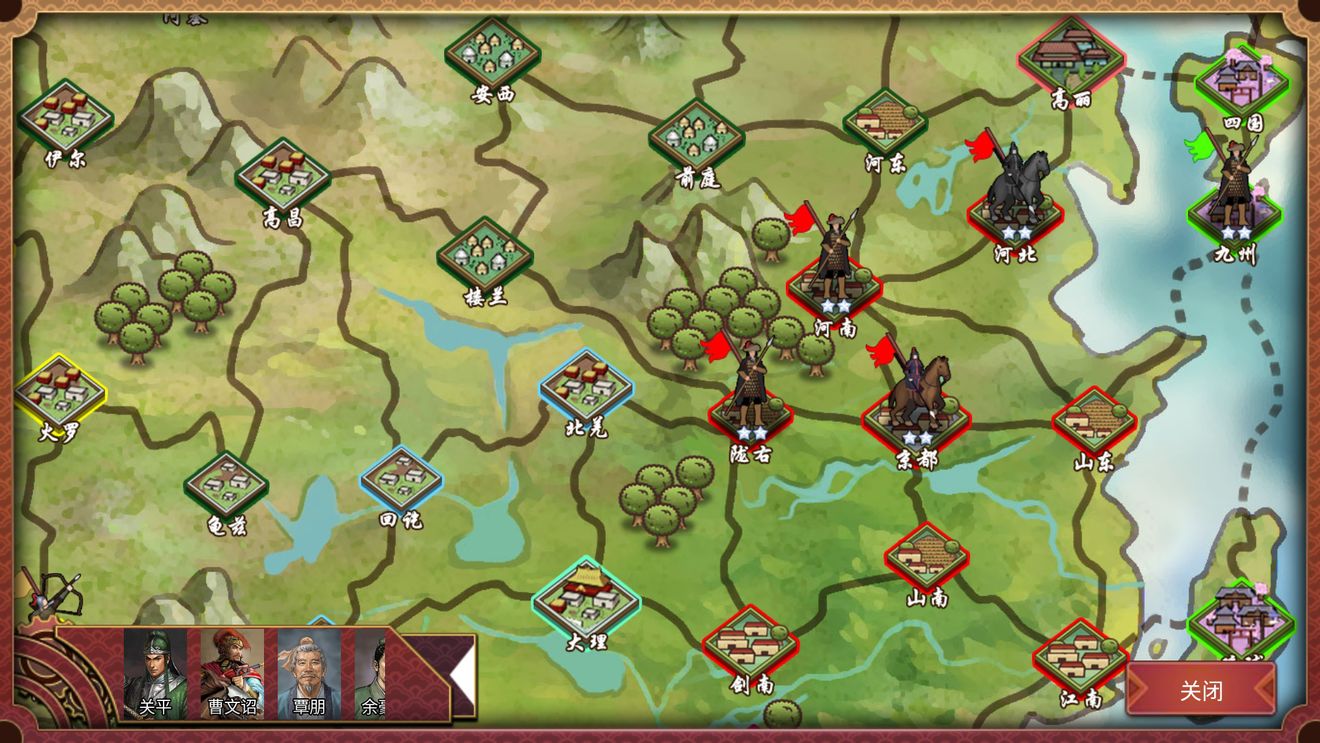Image resolution: width=1320 pixels, height=743 pixels.
Task: Pick the 火罗 city marker
Action: tap(60, 392)
